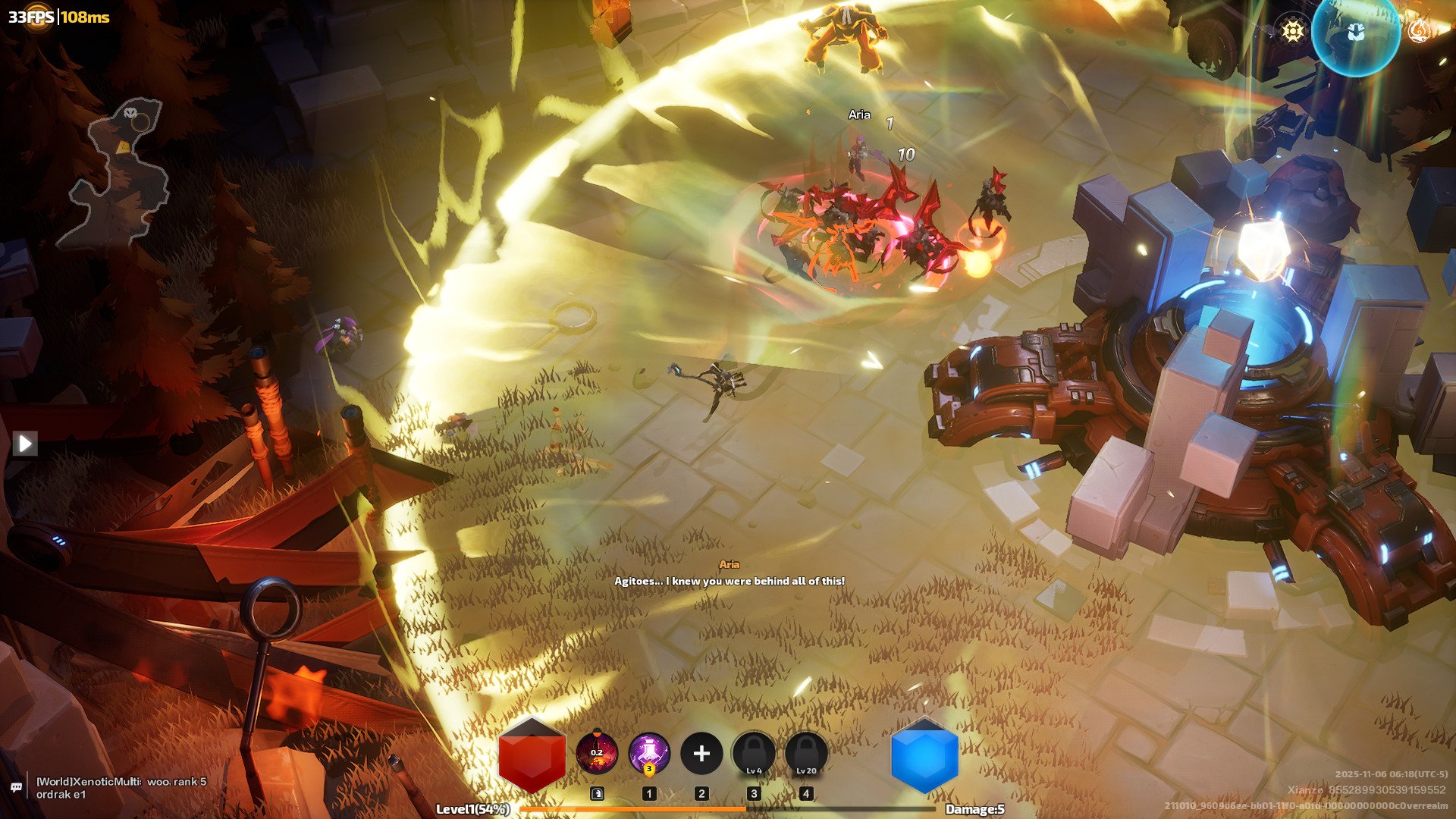The height and width of the screenshot is (819, 1456).
Task: Select the locked Lv 4 skill slot
Action: [754, 754]
